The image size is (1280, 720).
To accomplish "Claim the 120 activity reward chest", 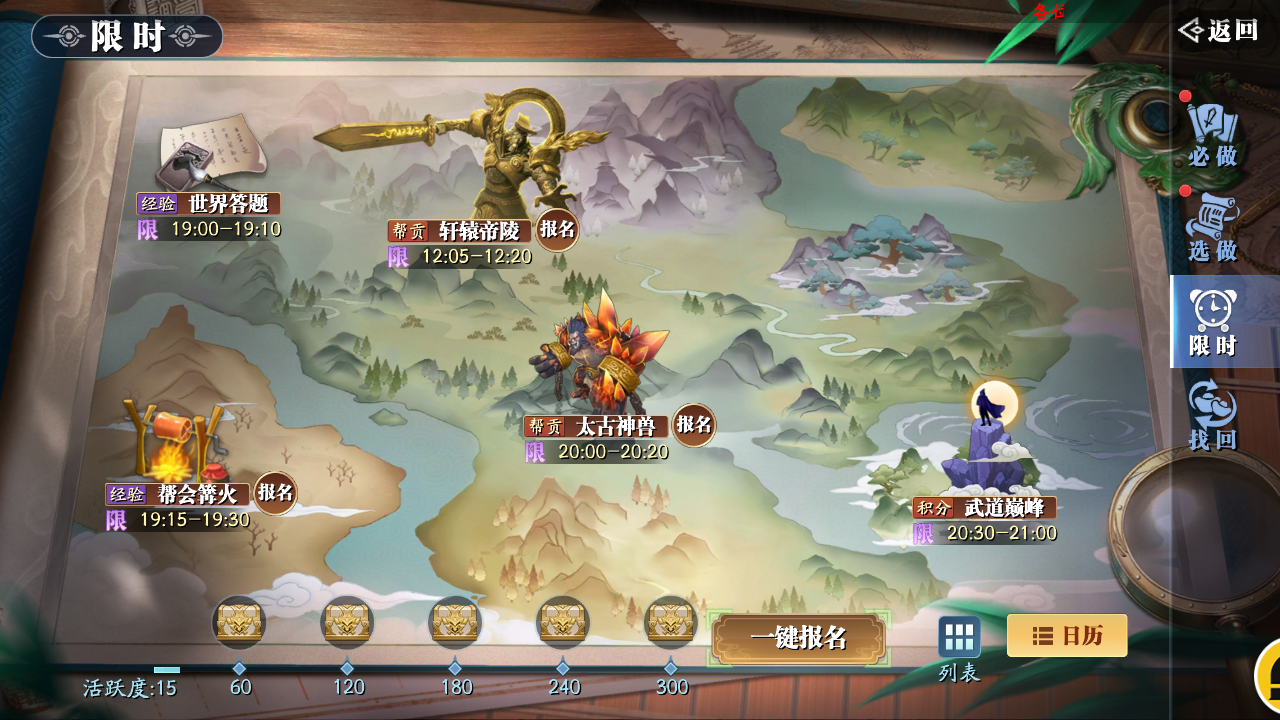I will [347, 622].
